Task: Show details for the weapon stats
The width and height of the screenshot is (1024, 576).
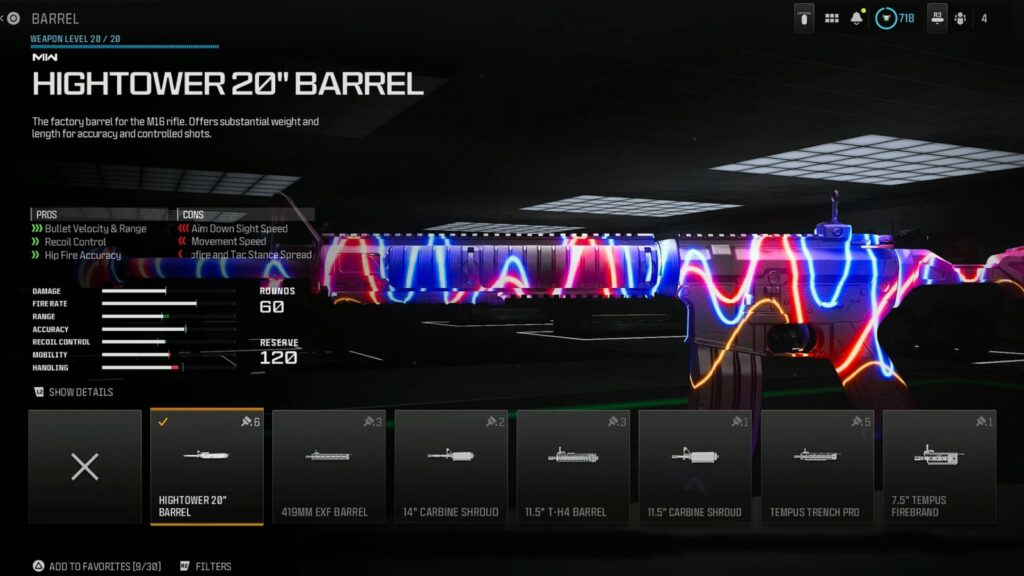Action: pos(74,392)
